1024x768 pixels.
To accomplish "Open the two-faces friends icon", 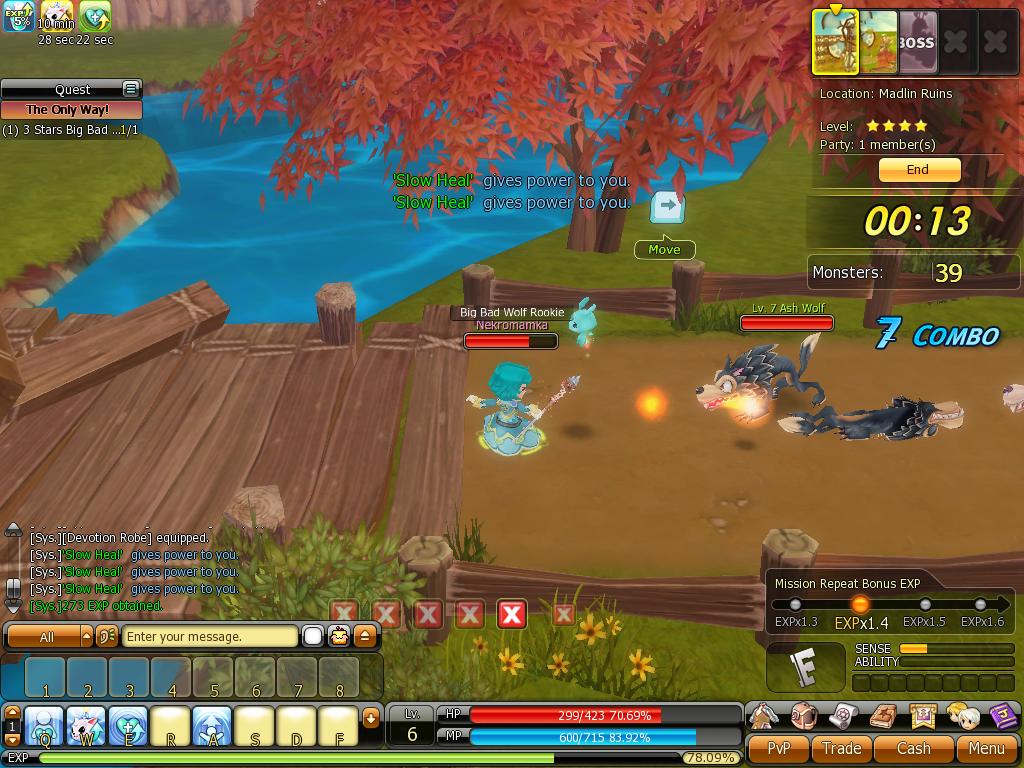I will pyautogui.click(x=963, y=716).
